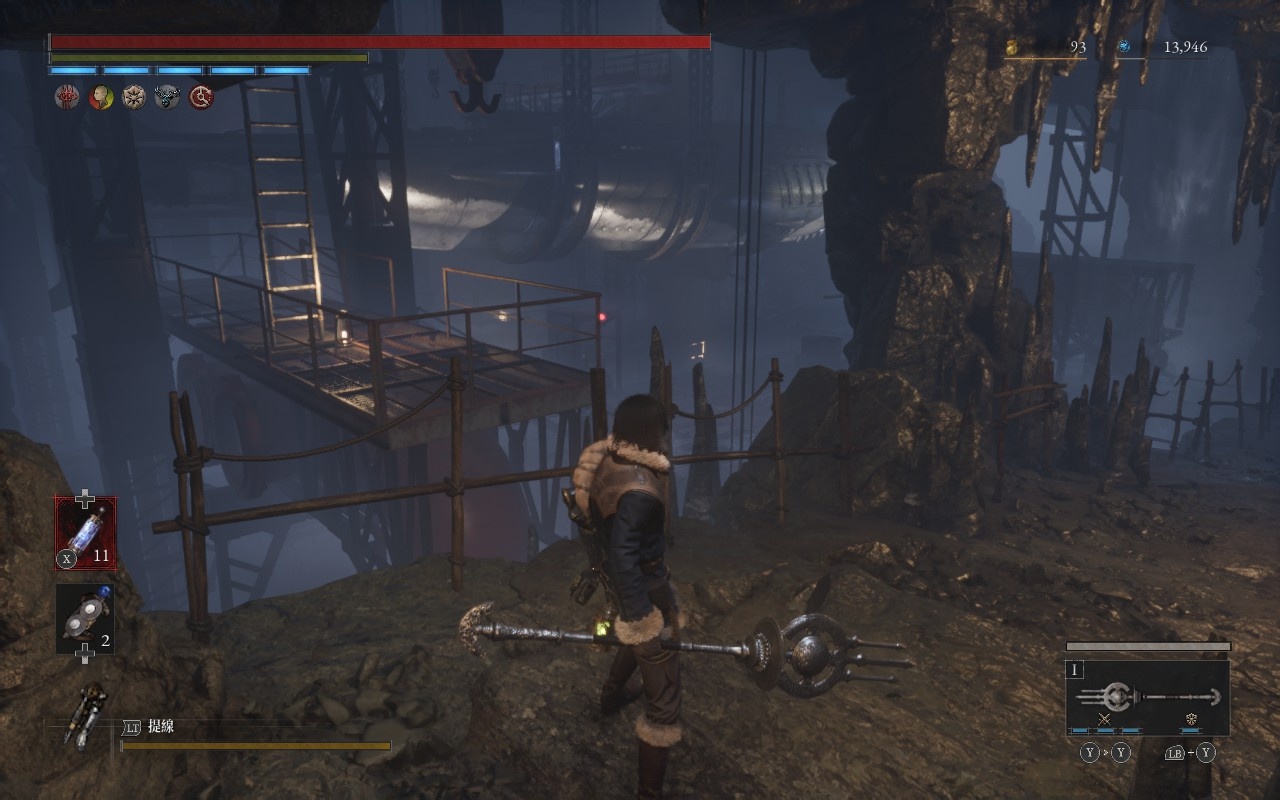Click the dark antlered creature buff icon
1280x800 pixels.
pyautogui.click(x=167, y=97)
